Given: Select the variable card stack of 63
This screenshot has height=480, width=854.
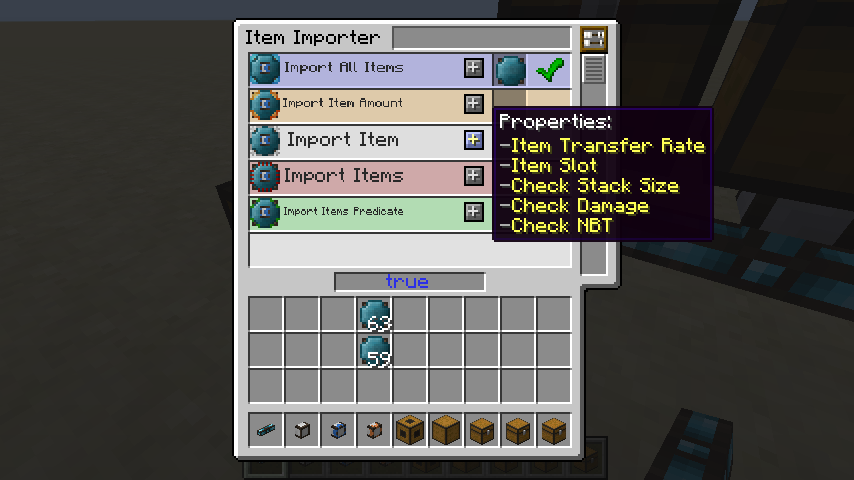Looking at the screenshot, I should tap(375, 315).
